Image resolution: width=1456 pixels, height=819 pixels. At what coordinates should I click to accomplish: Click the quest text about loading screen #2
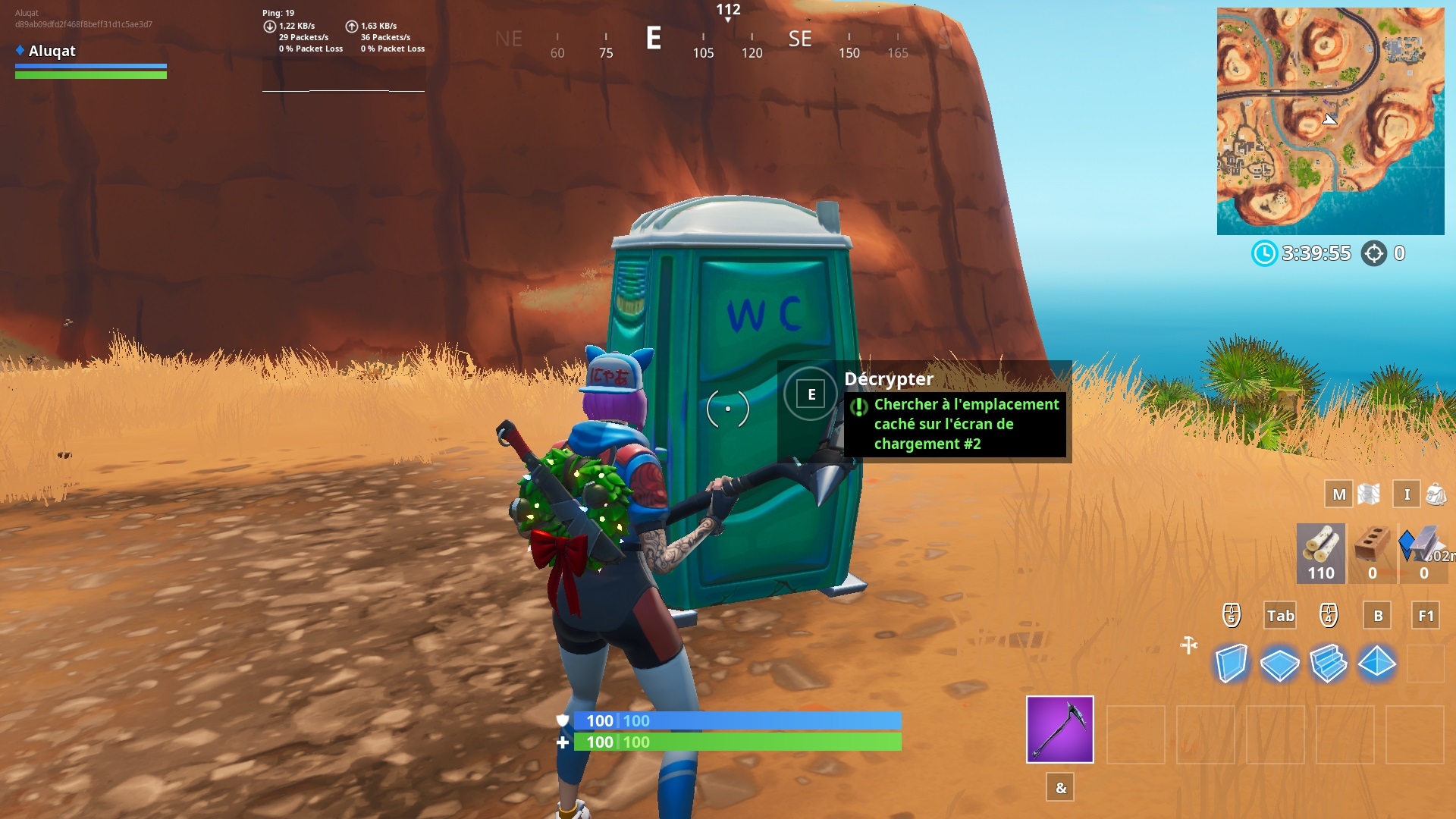click(x=965, y=425)
